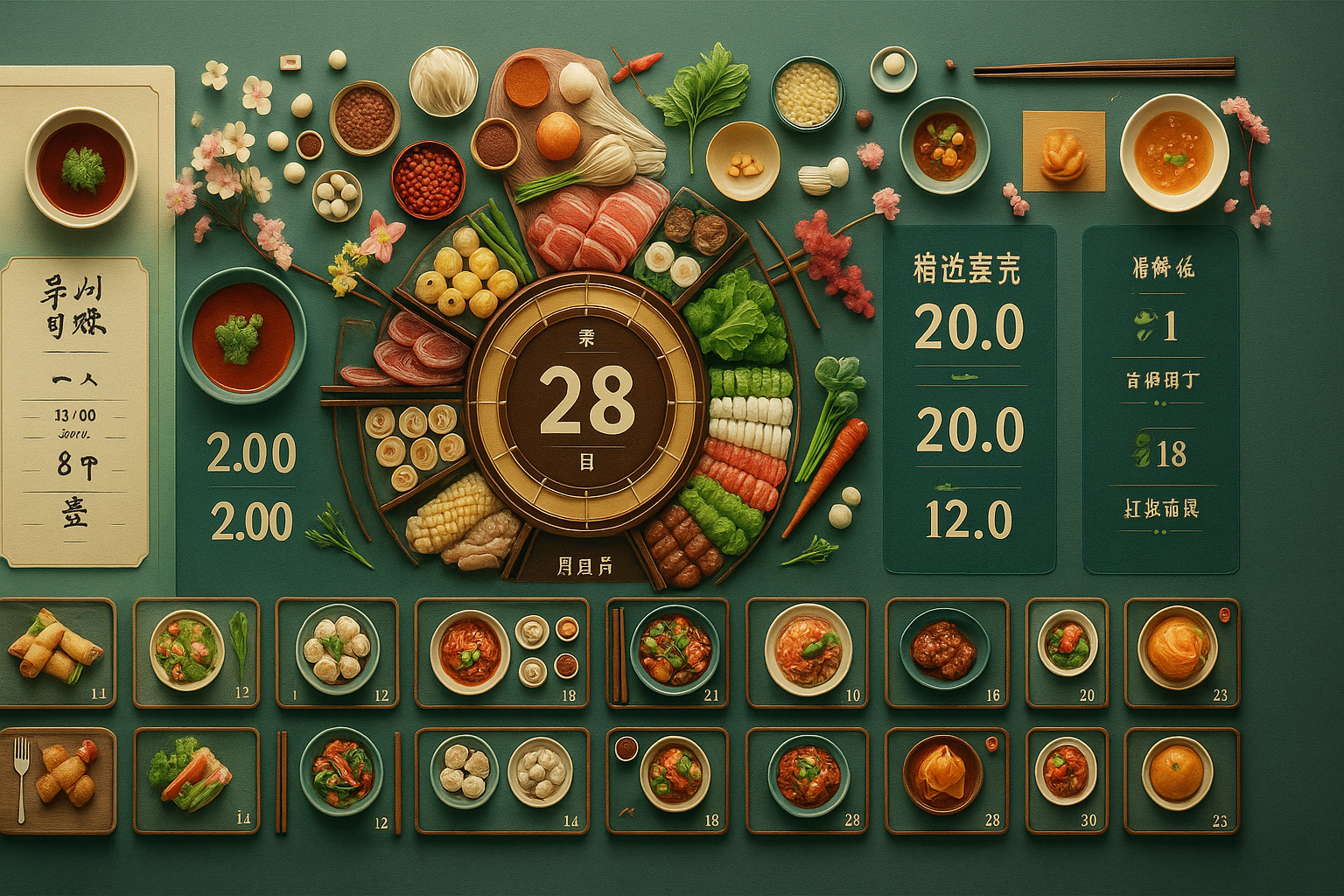Select the spring rolls dish tile
1344x896 pixels.
tap(56, 652)
